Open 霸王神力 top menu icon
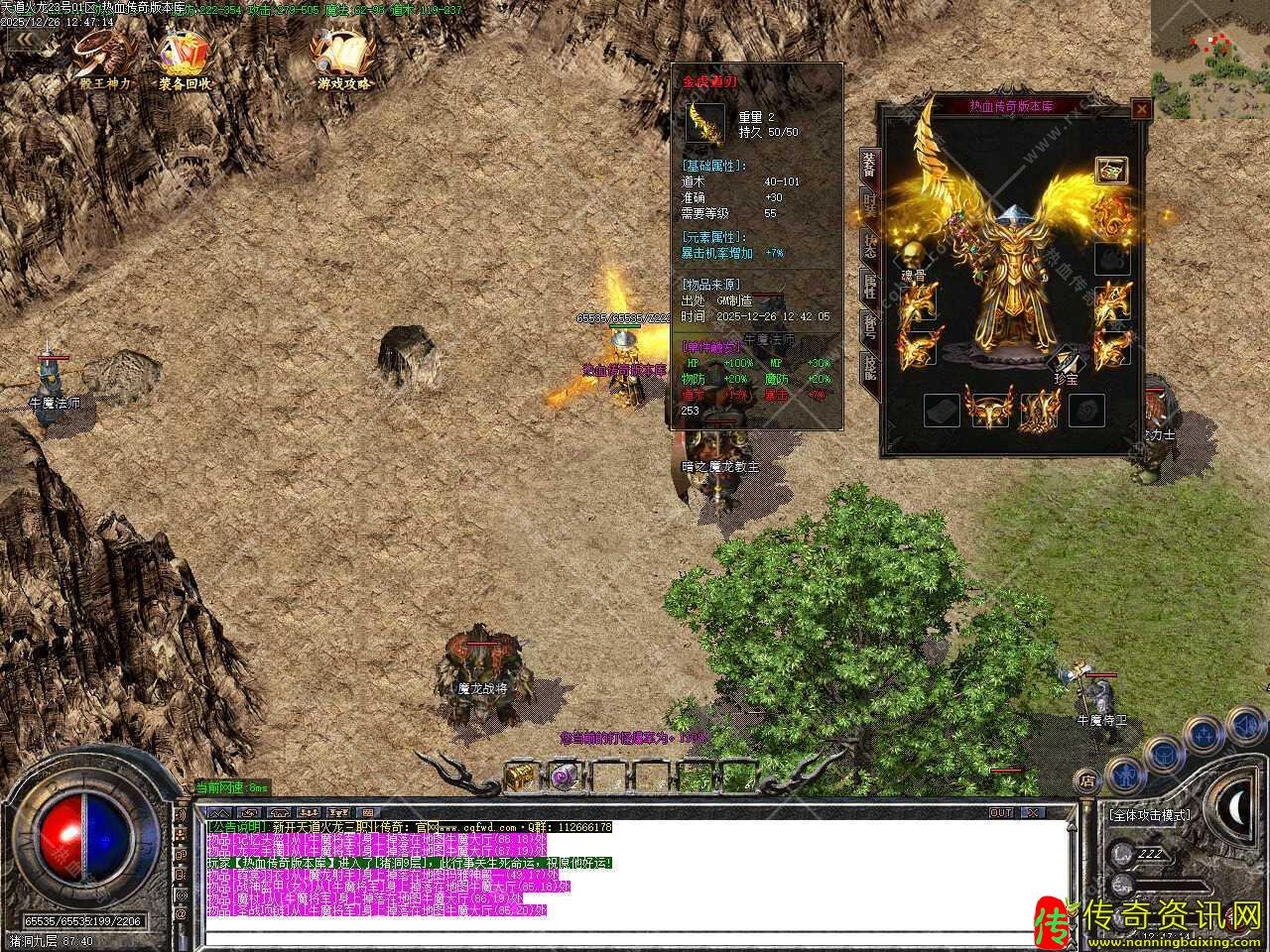The height and width of the screenshot is (952, 1270). tap(104, 58)
